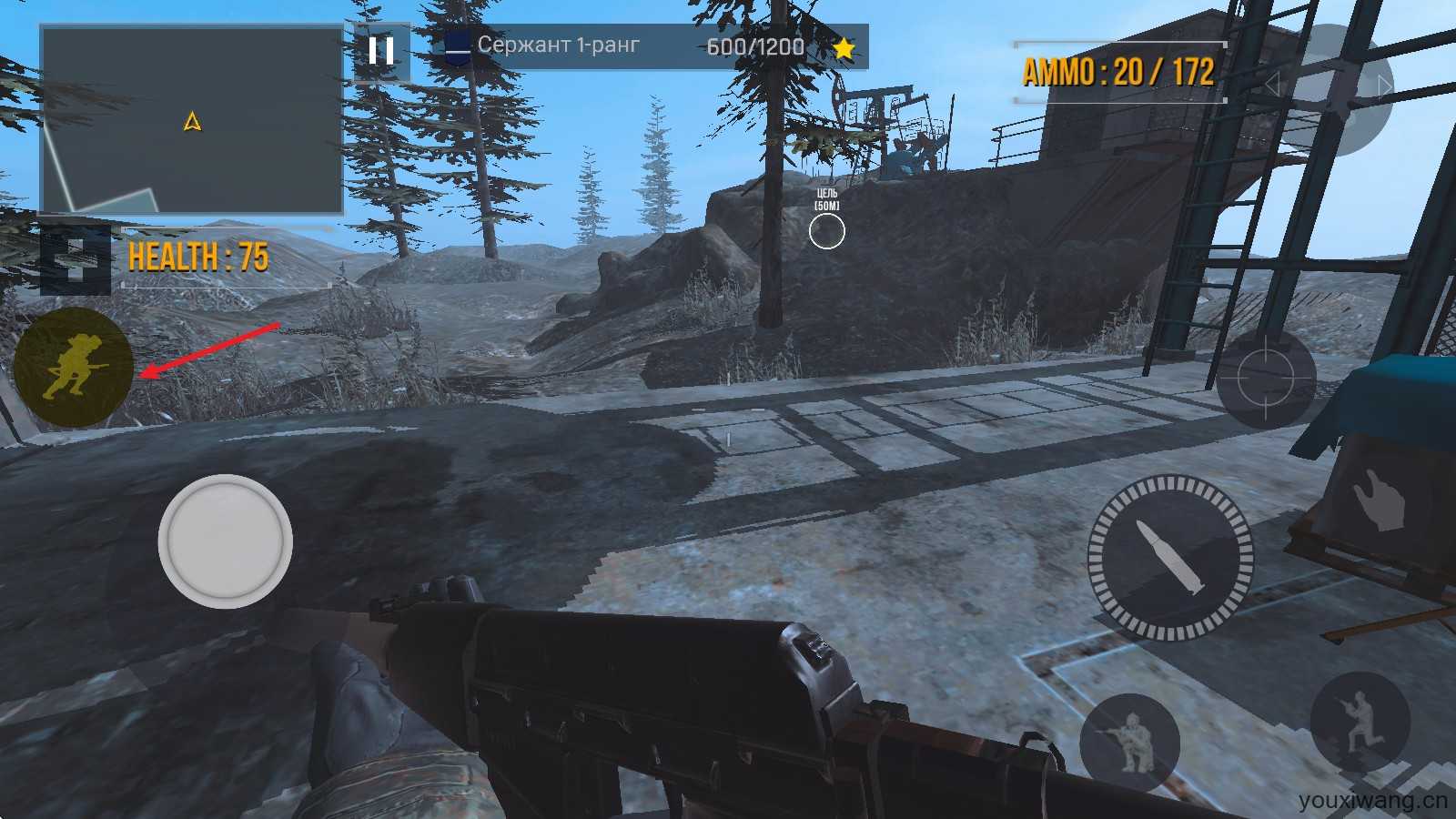Toggle the yellow sprinting soldier button

[x=73, y=368]
